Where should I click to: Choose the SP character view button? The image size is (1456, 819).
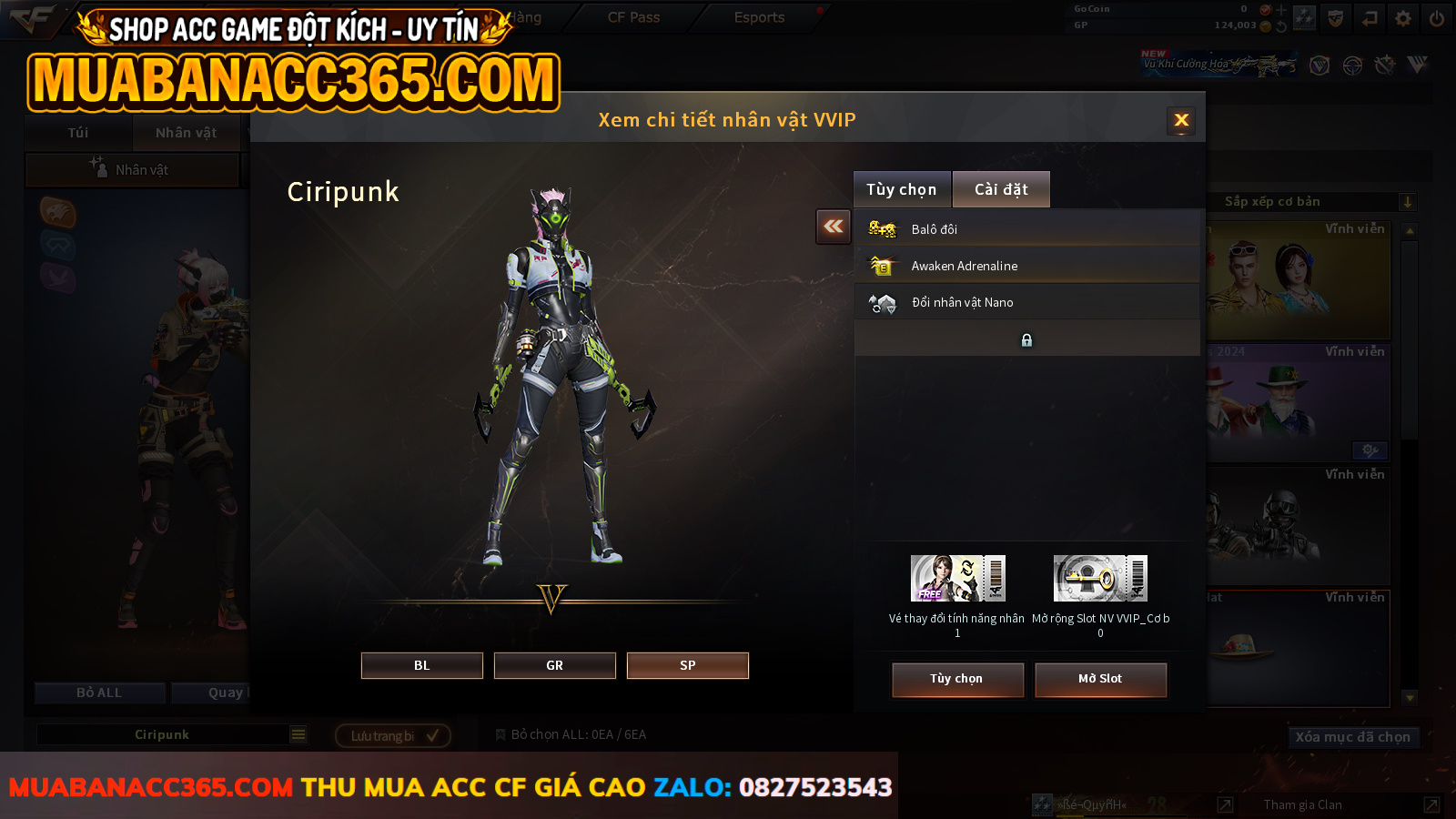[688, 665]
